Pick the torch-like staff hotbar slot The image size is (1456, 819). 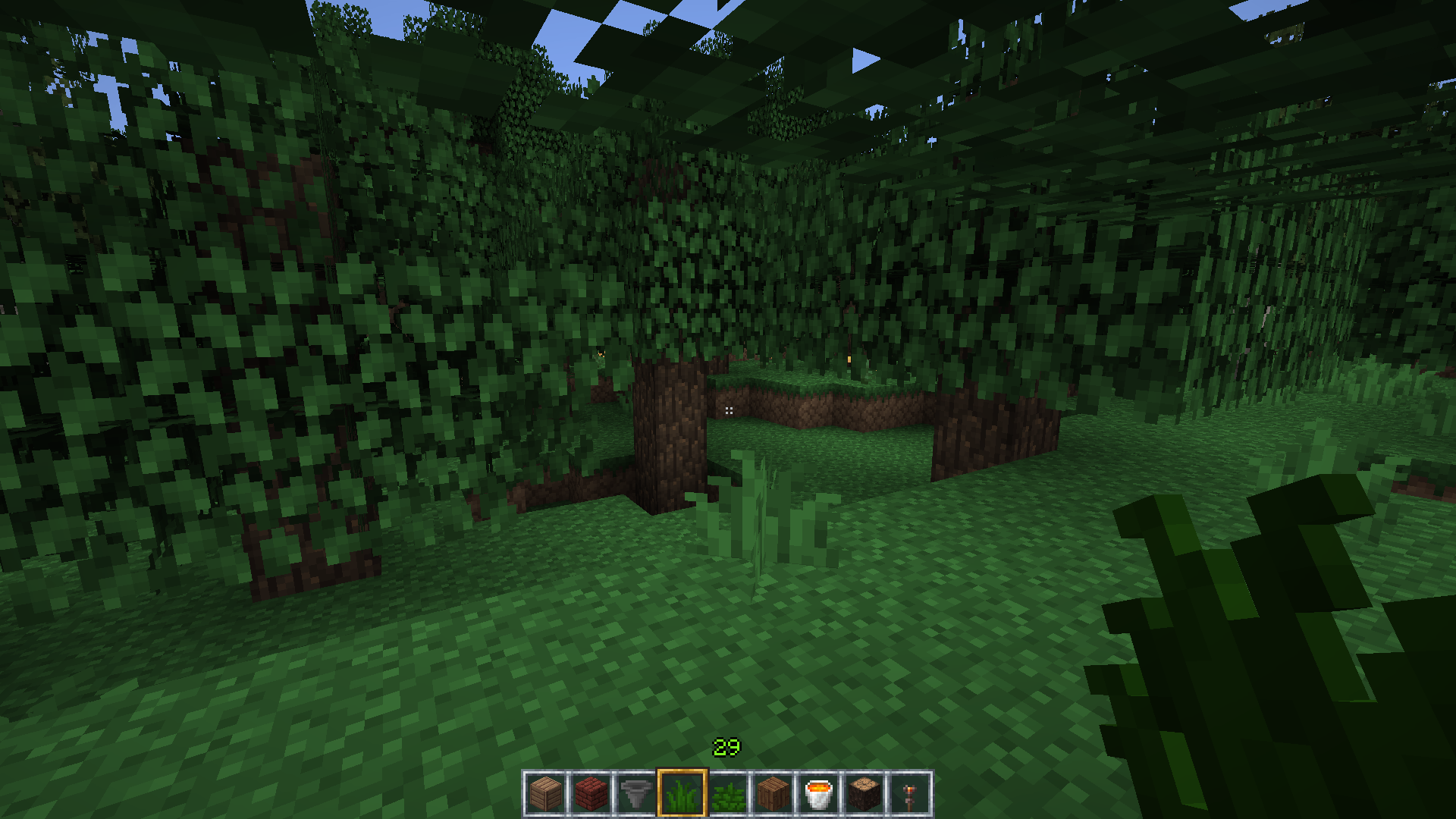909,794
